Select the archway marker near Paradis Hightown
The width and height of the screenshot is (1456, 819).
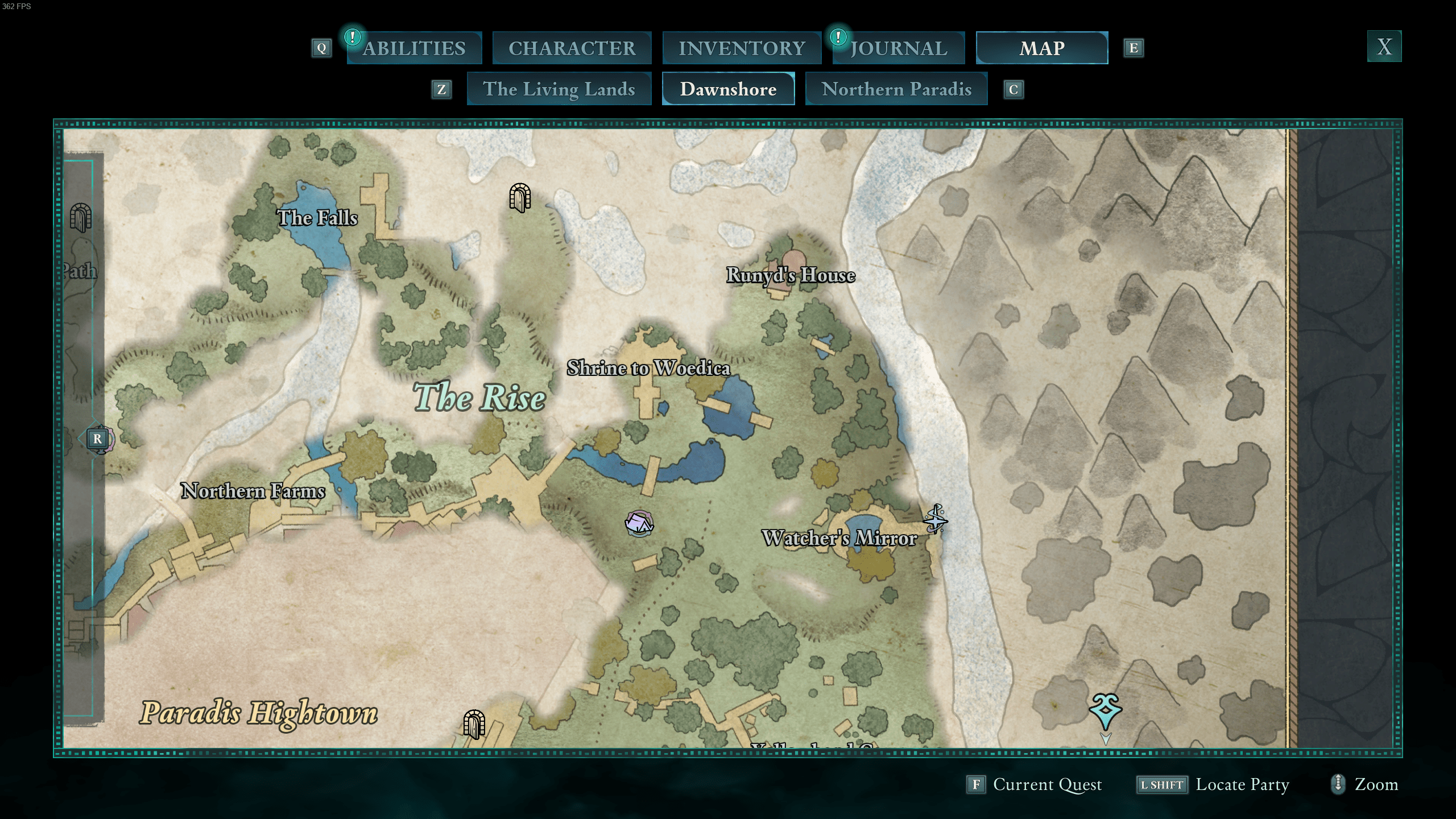pos(474,724)
